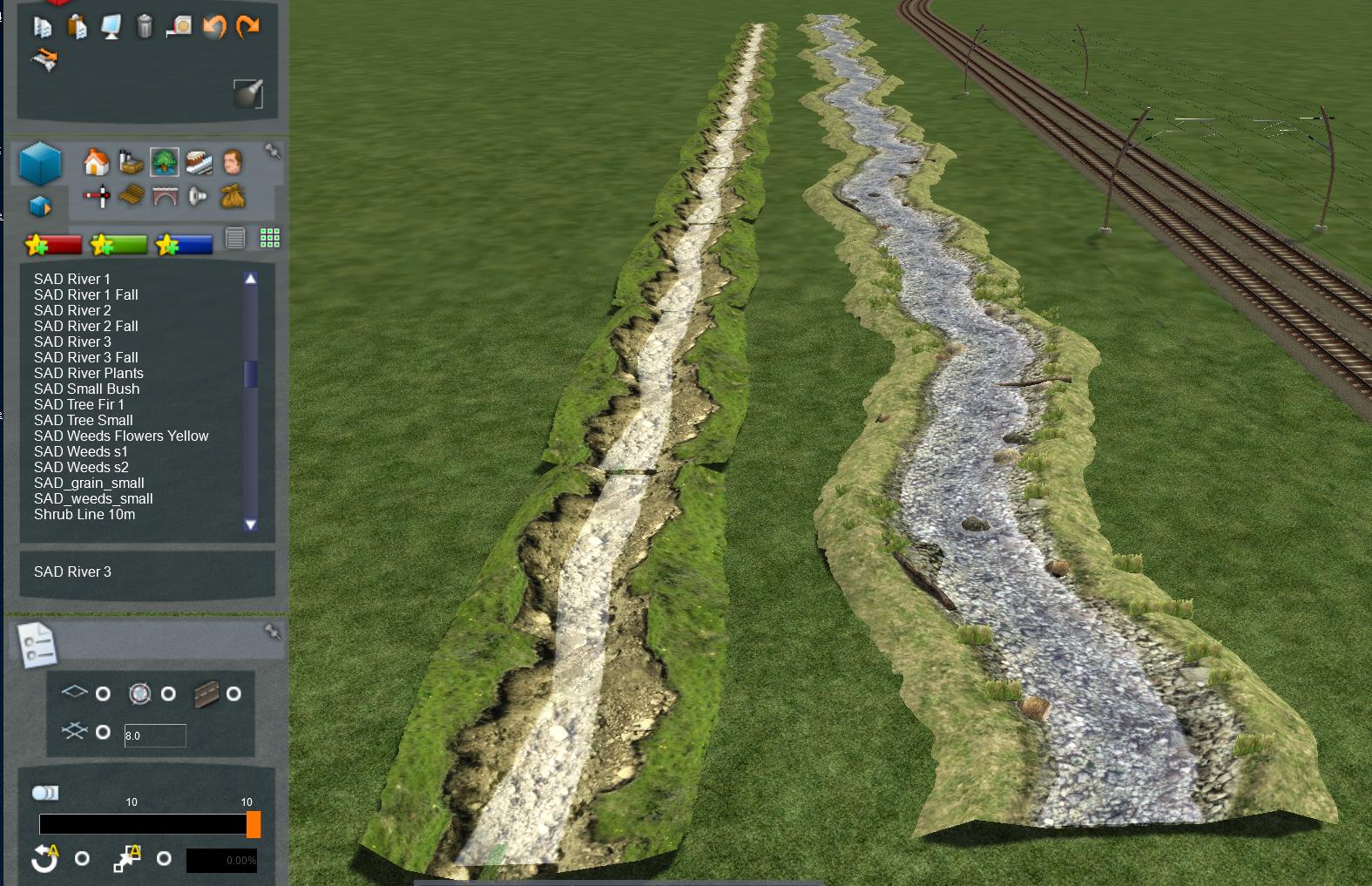Pick the speaker sound category

pos(198,197)
